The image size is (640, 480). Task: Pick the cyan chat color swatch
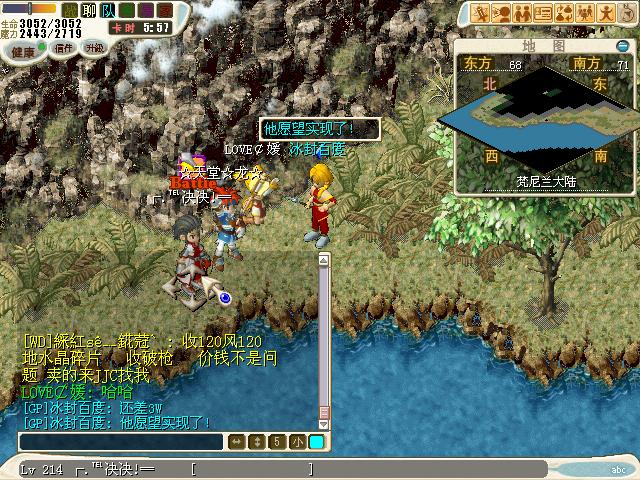click(x=316, y=441)
